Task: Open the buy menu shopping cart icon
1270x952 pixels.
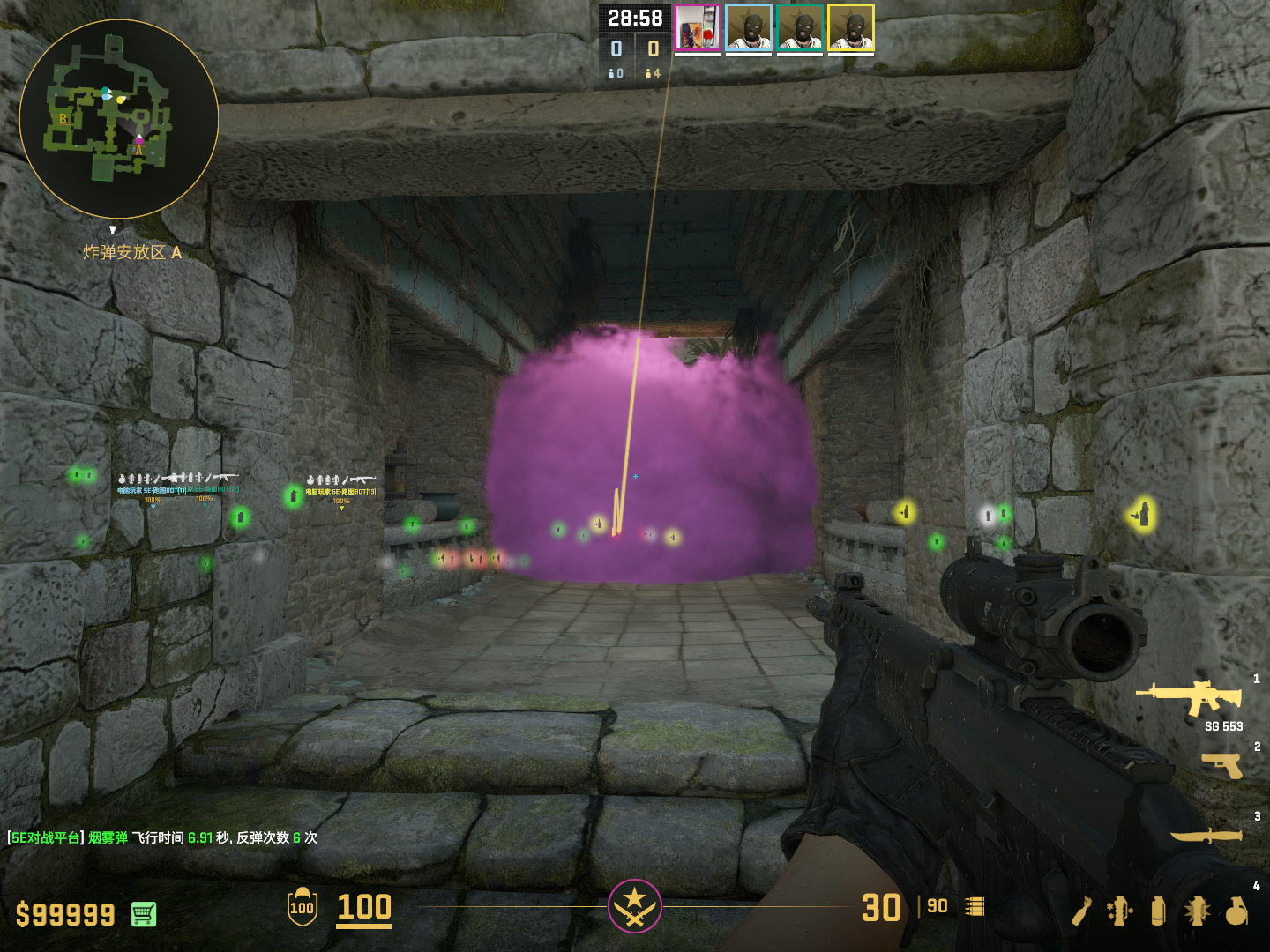Action: 144,914
